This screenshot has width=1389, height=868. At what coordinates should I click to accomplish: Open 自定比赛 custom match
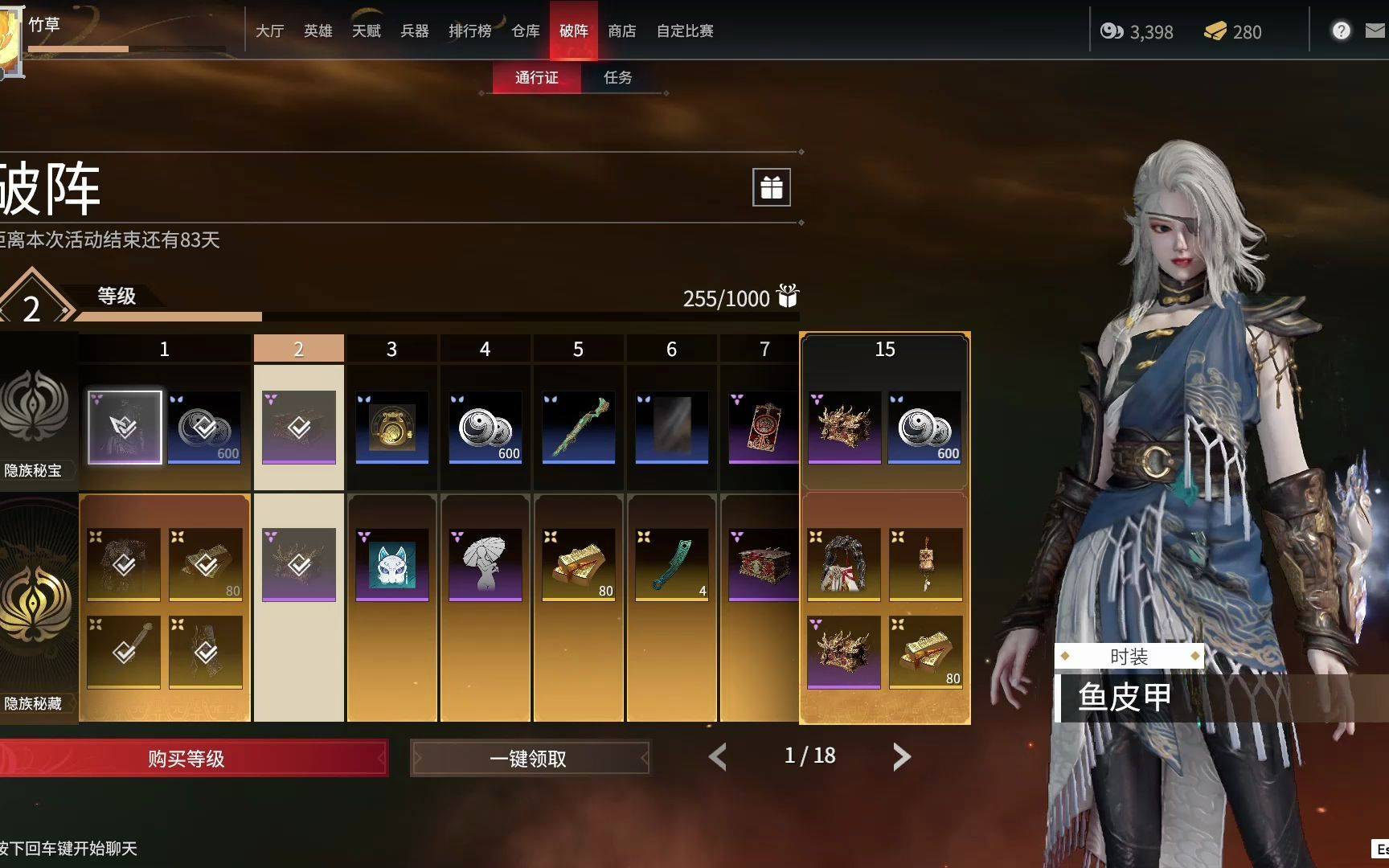click(685, 31)
